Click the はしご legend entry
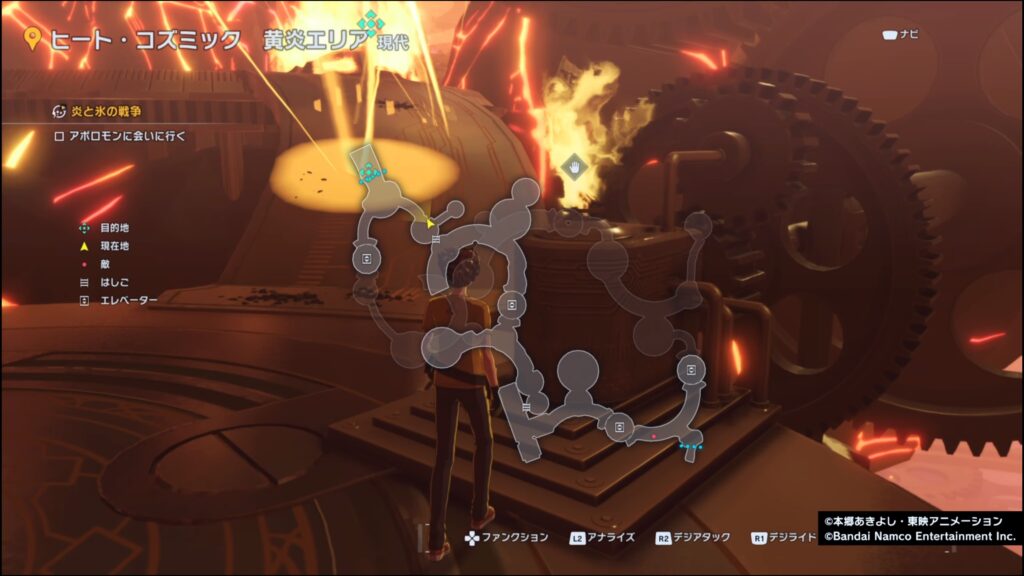Screen dimensions: 1024x576 click(x=110, y=282)
